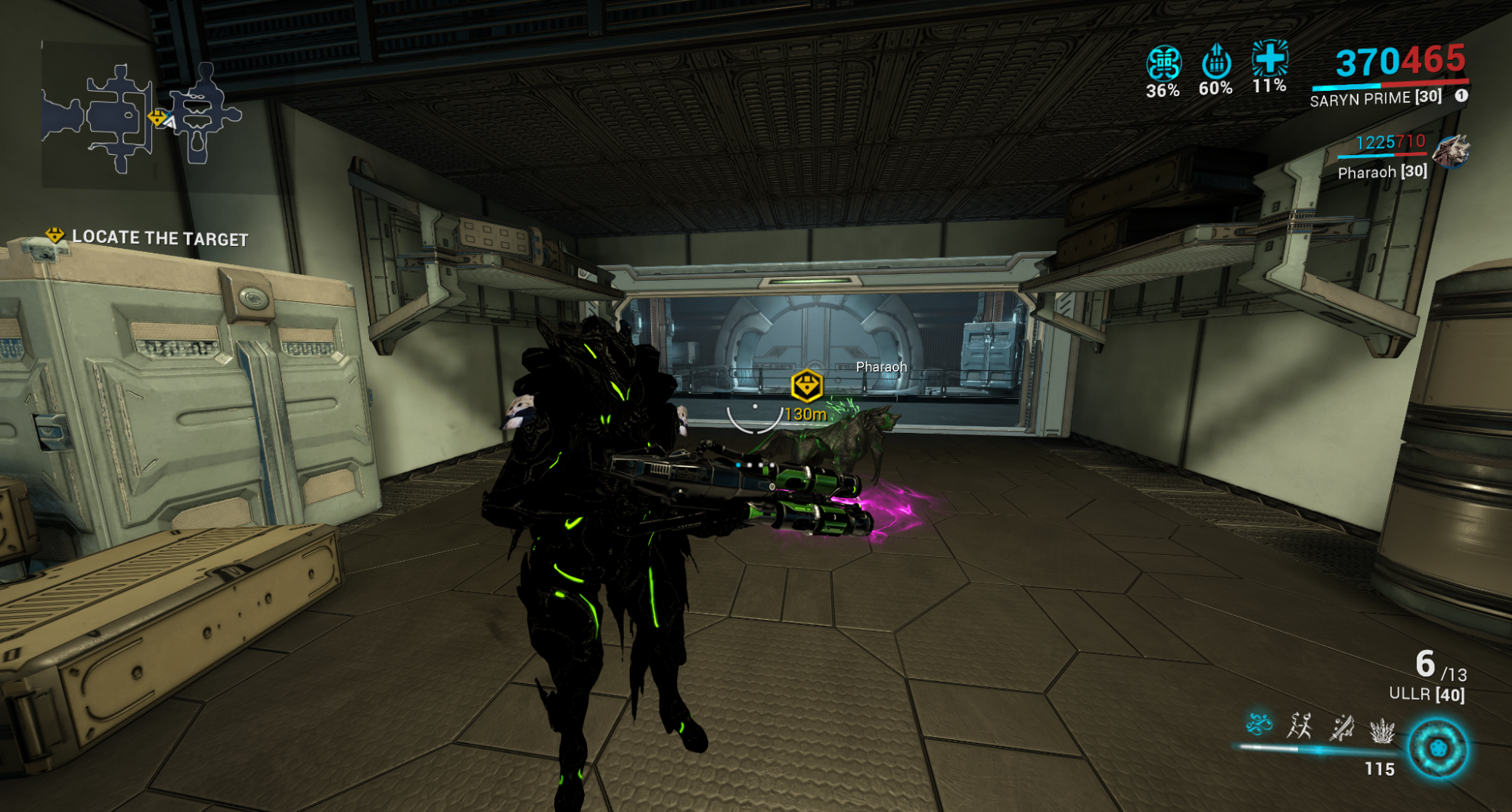This screenshot has height=812, width=1512.
Task: Activate the Miasma ability icon
Action: pyautogui.click(x=1382, y=730)
